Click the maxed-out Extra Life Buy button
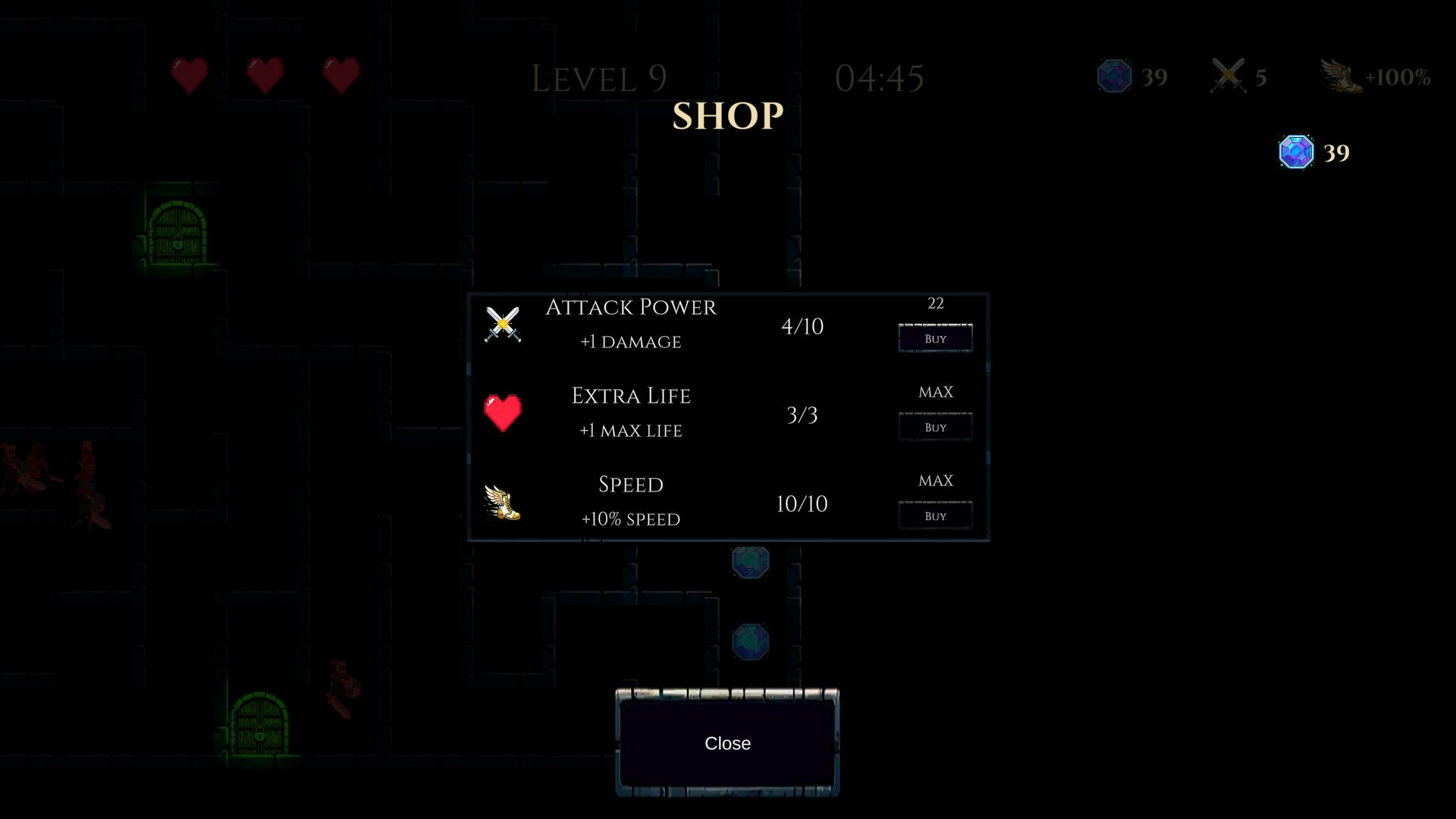The height and width of the screenshot is (819, 1456). (935, 426)
